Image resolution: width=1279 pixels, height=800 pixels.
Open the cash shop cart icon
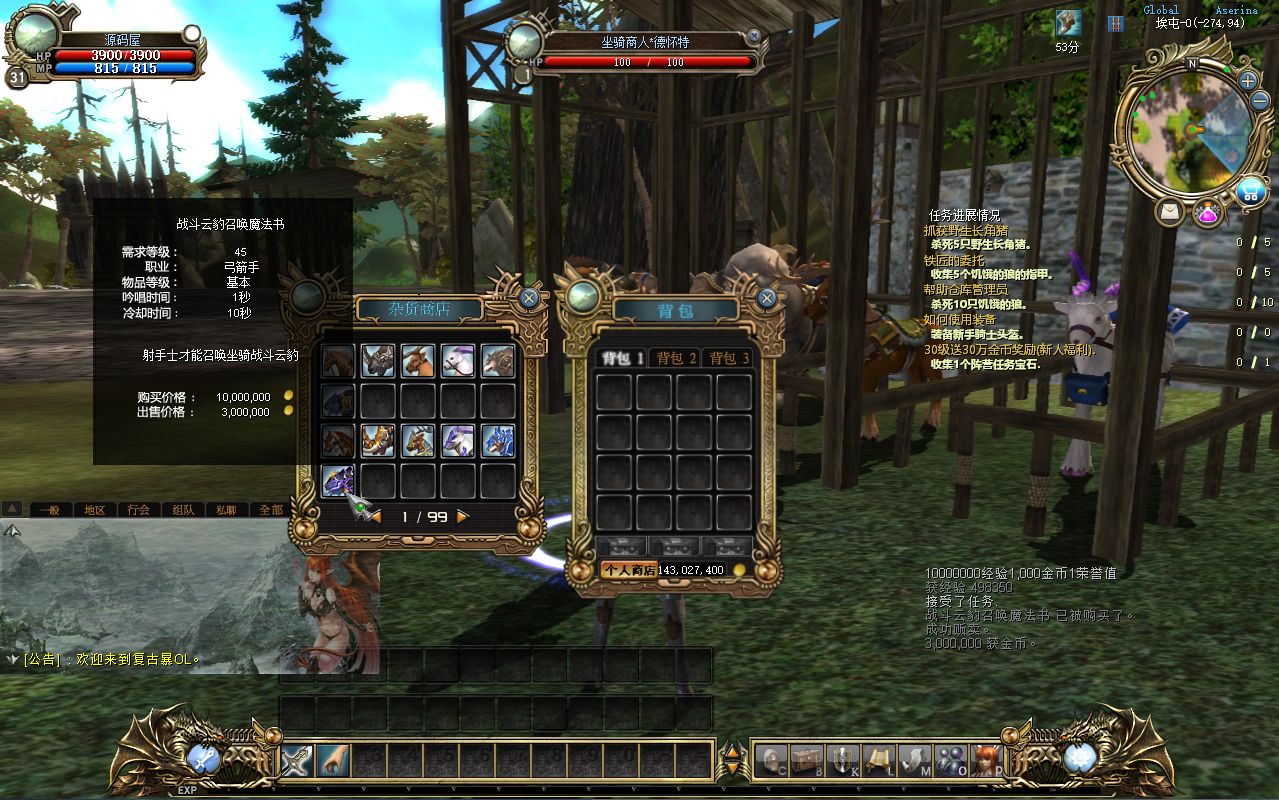(x=1250, y=191)
